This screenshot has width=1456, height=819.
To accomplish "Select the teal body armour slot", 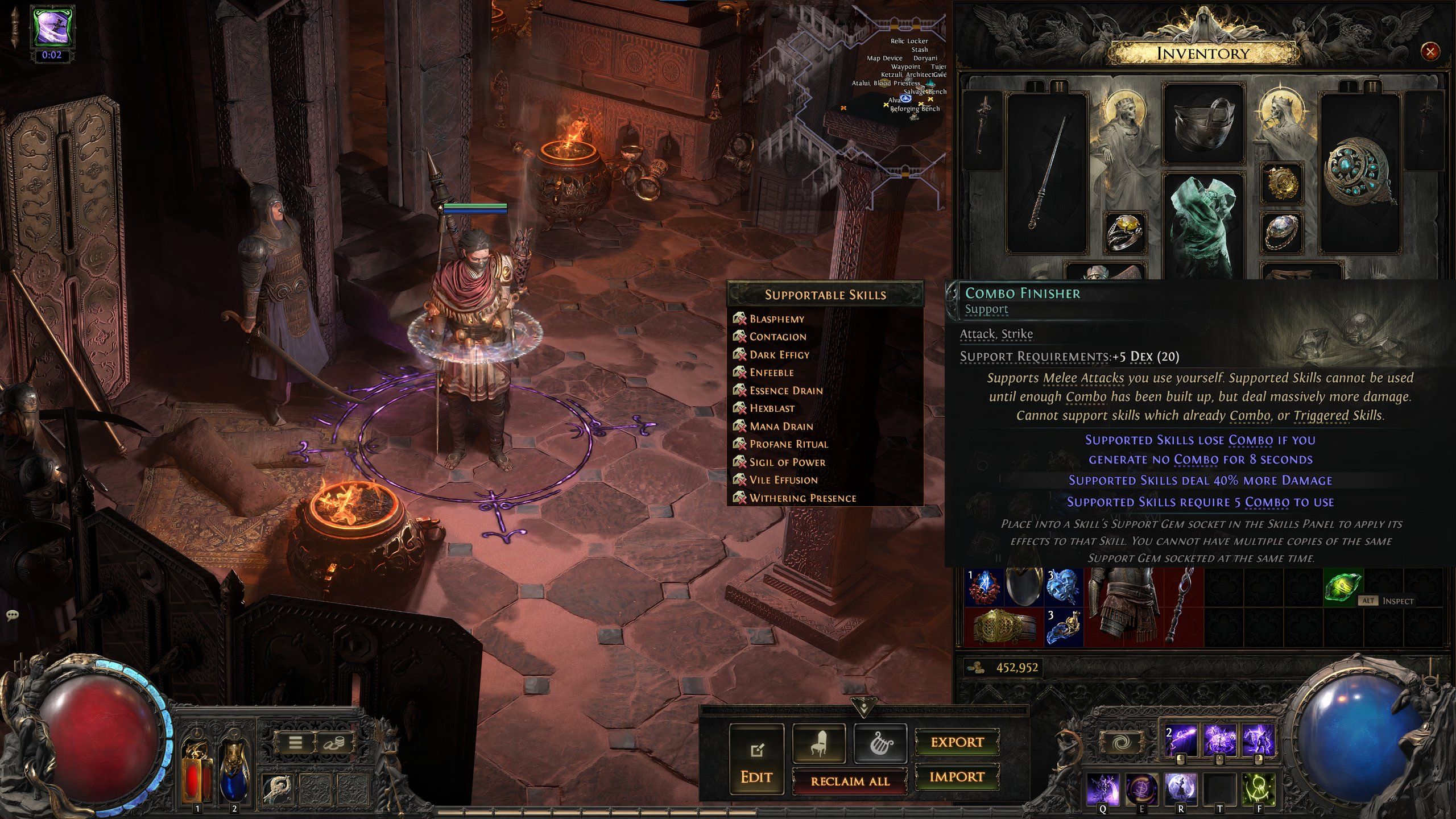I will [1203, 227].
